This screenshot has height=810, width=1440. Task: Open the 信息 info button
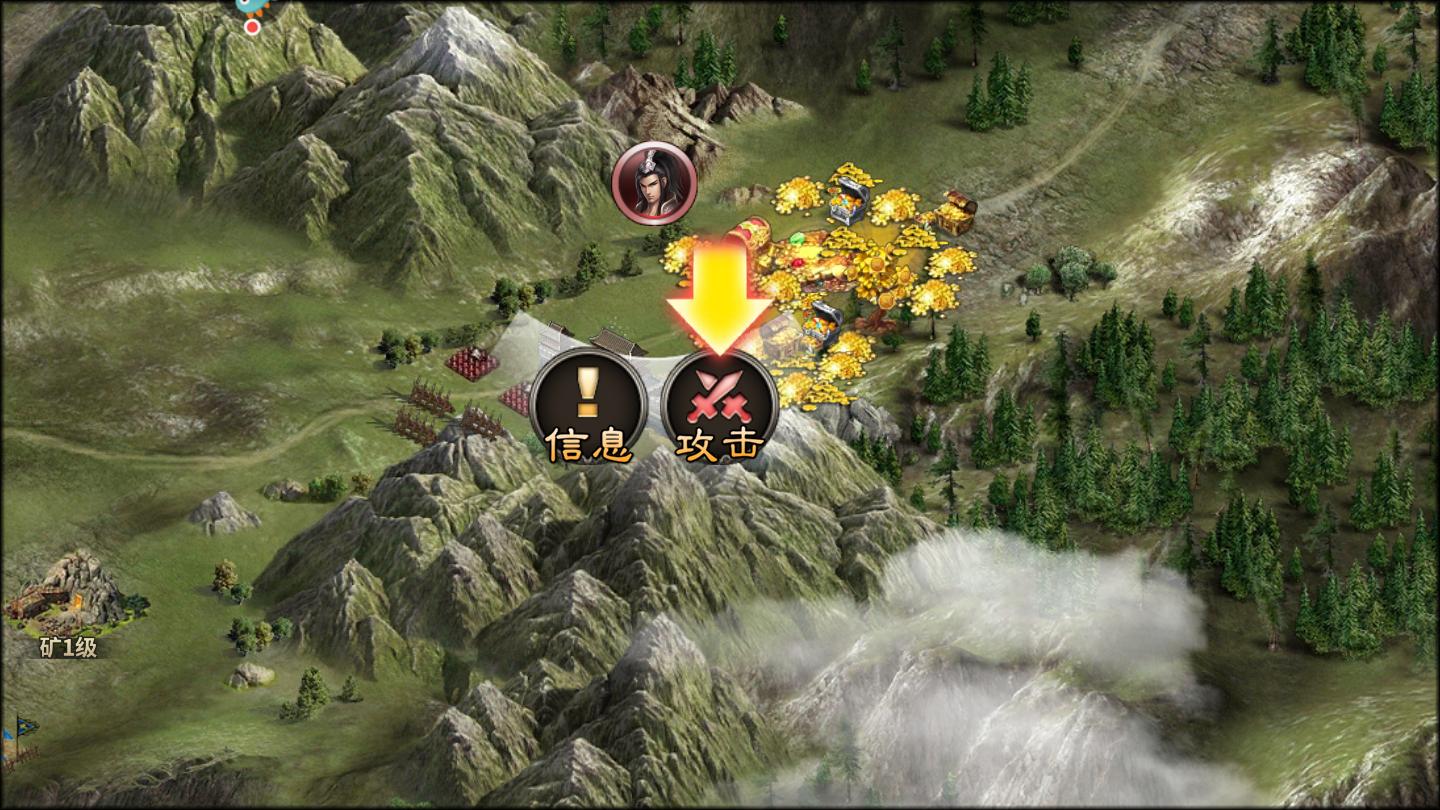[589, 403]
